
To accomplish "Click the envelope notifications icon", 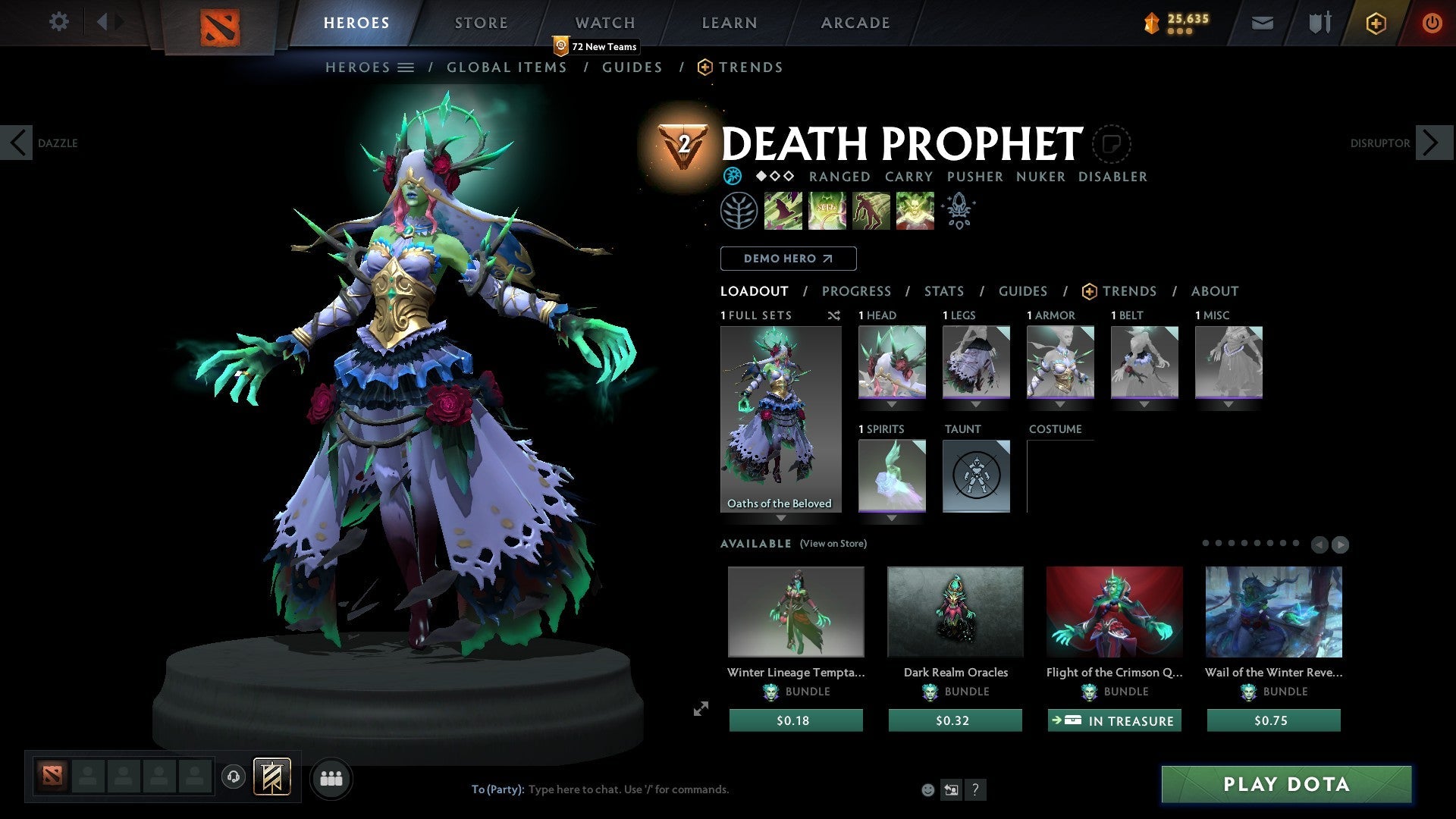I will coord(1263,23).
